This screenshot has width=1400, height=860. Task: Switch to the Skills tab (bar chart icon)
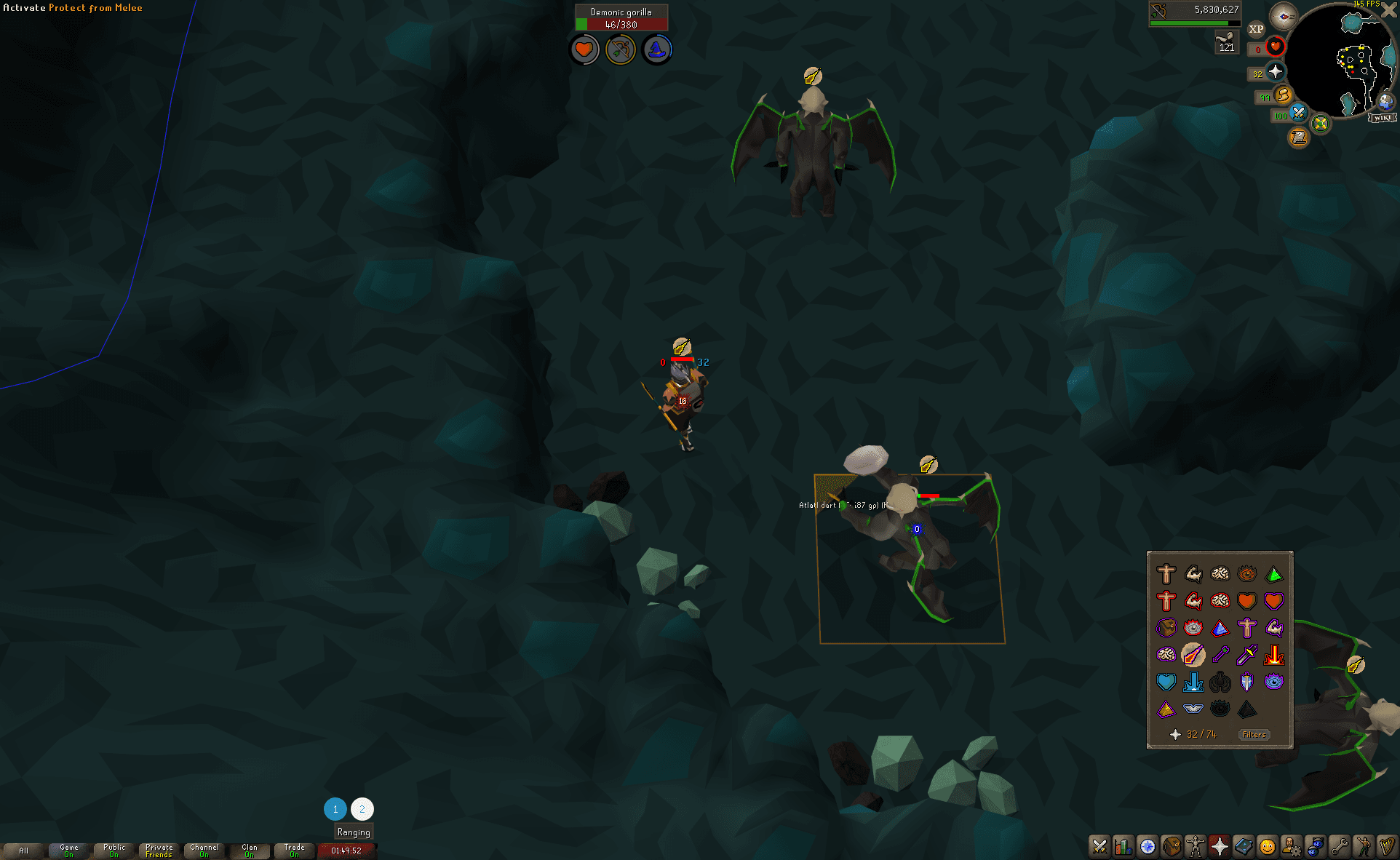(x=1124, y=846)
